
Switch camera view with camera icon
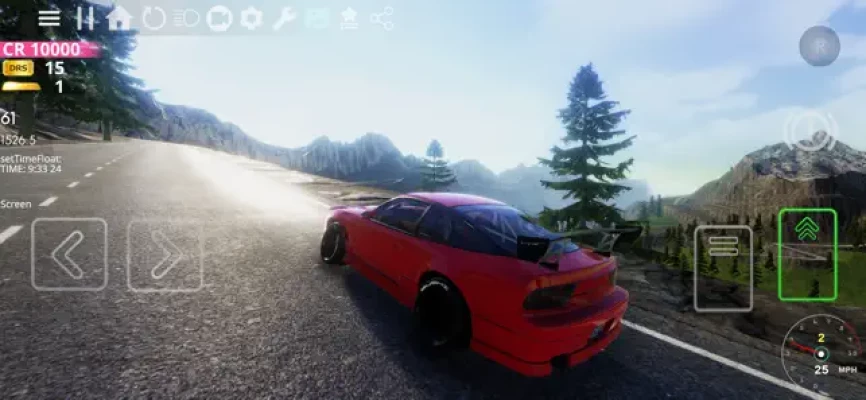(x=219, y=18)
